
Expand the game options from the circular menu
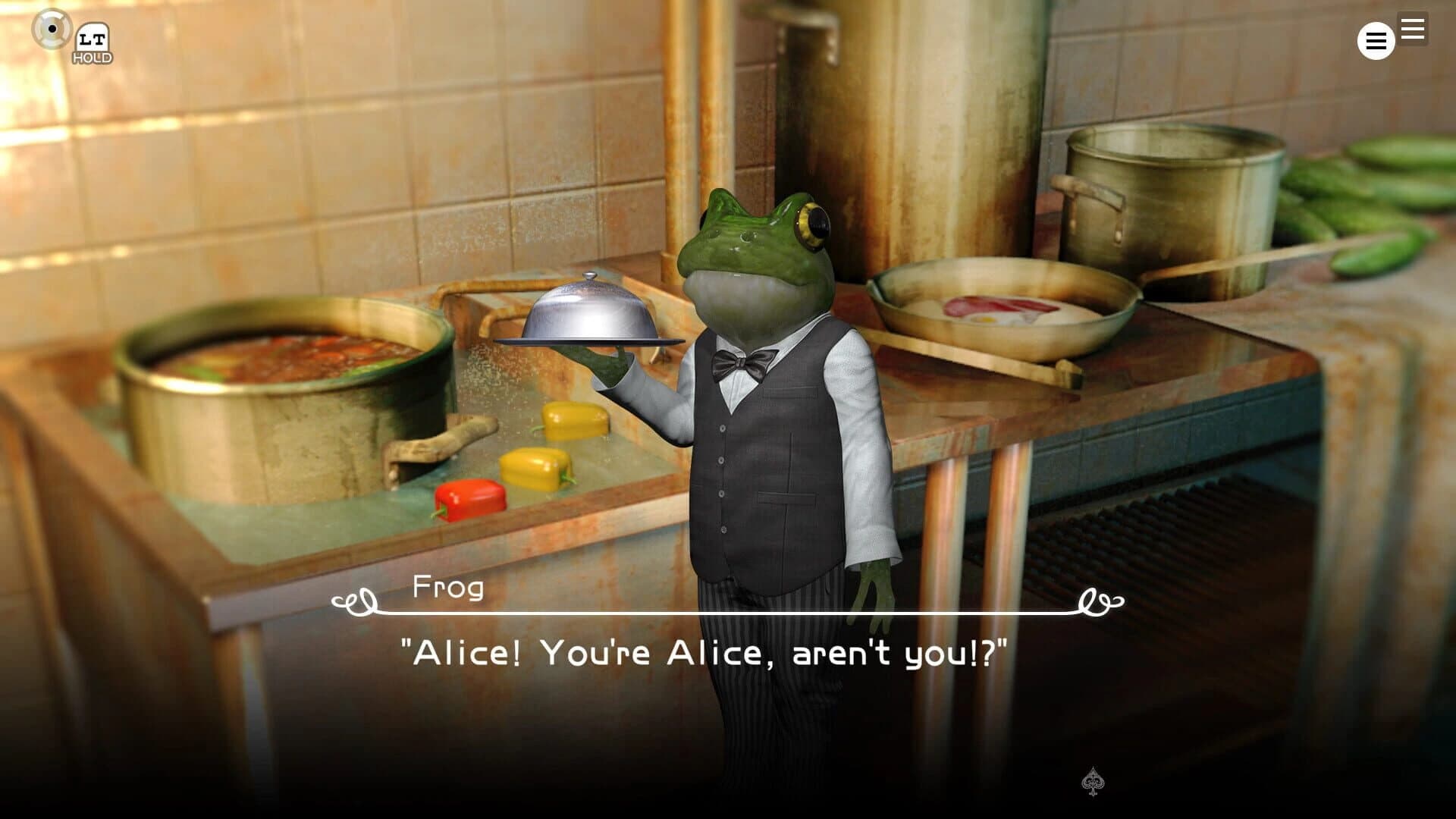coord(1375,41)
